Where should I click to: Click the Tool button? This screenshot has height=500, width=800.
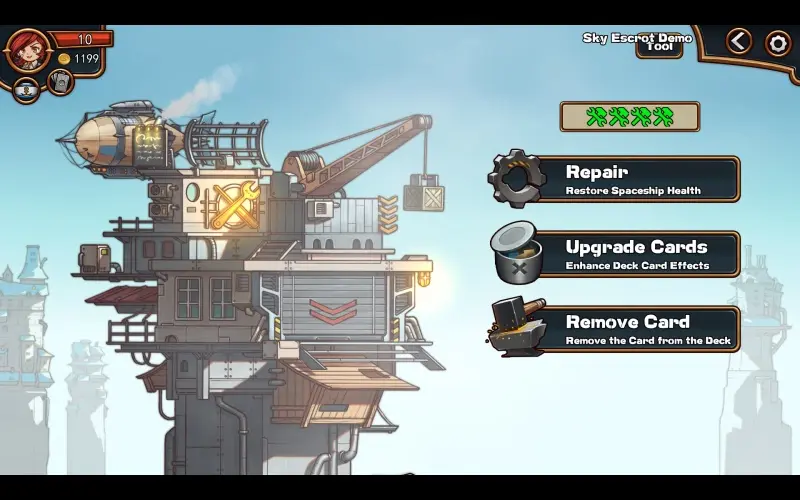click(659, 47)
